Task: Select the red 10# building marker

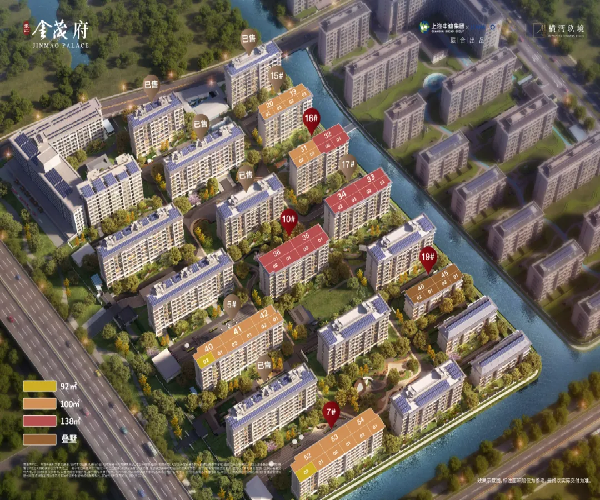Action: pos(289,219)
